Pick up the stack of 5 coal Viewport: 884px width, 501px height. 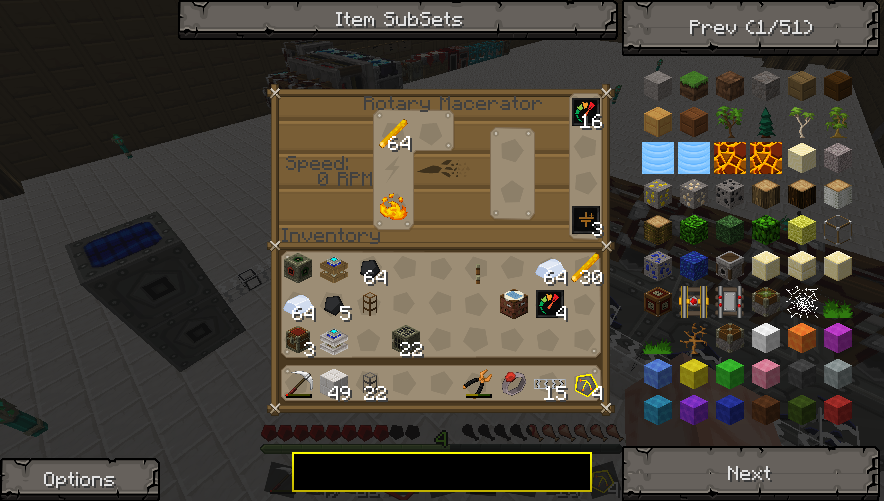[x=336, y=306]
